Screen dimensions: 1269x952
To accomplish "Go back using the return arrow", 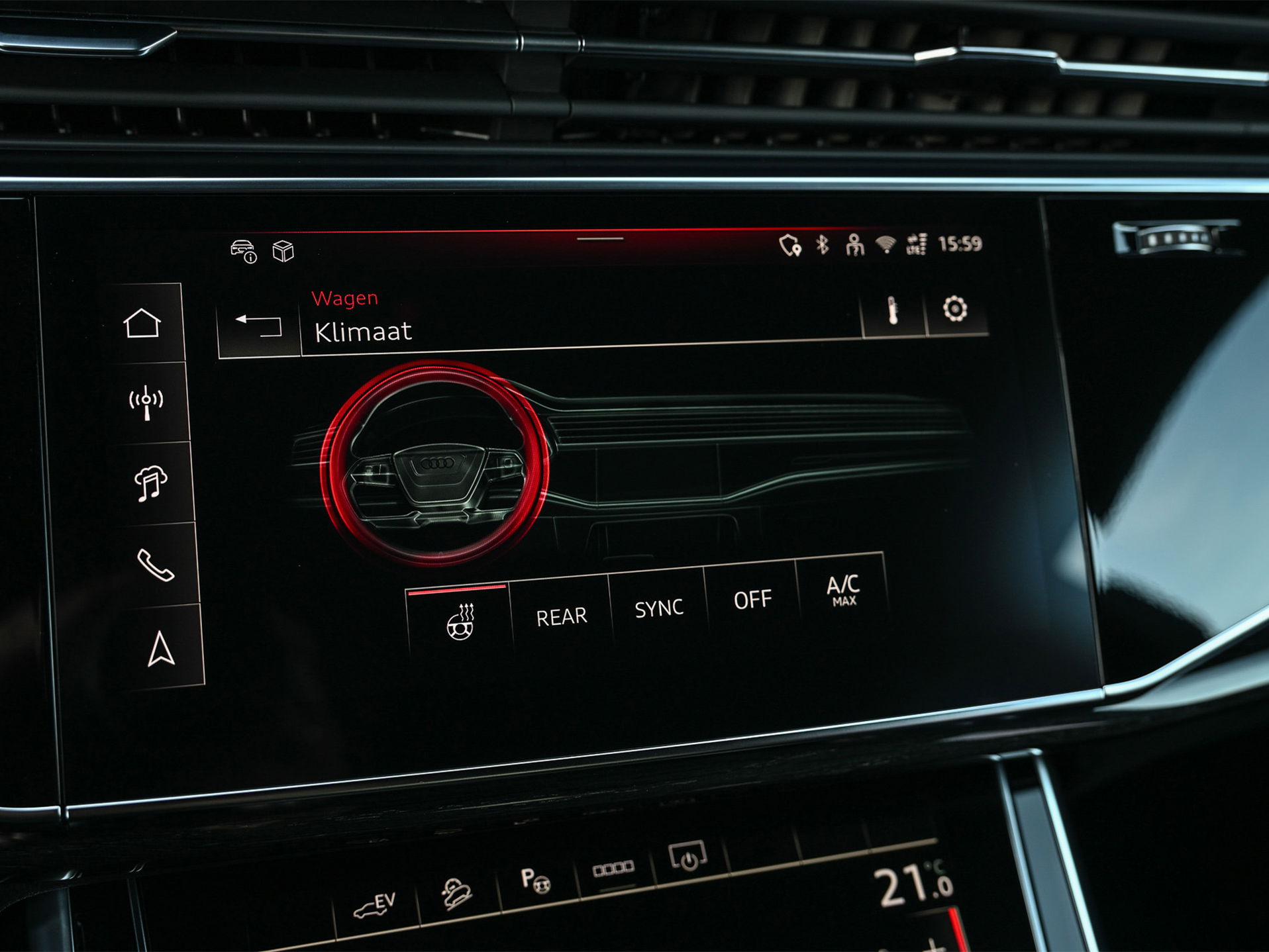I will tap(258, 326).
